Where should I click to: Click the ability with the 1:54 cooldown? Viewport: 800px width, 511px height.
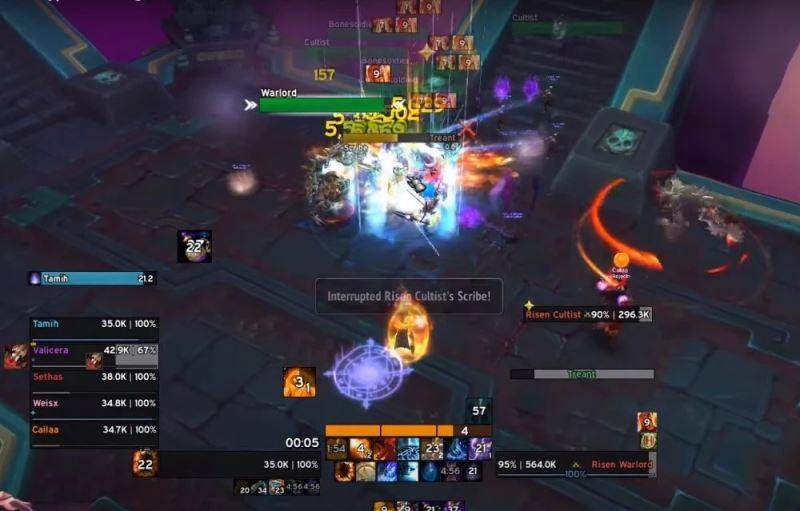(x=336, y=449)
